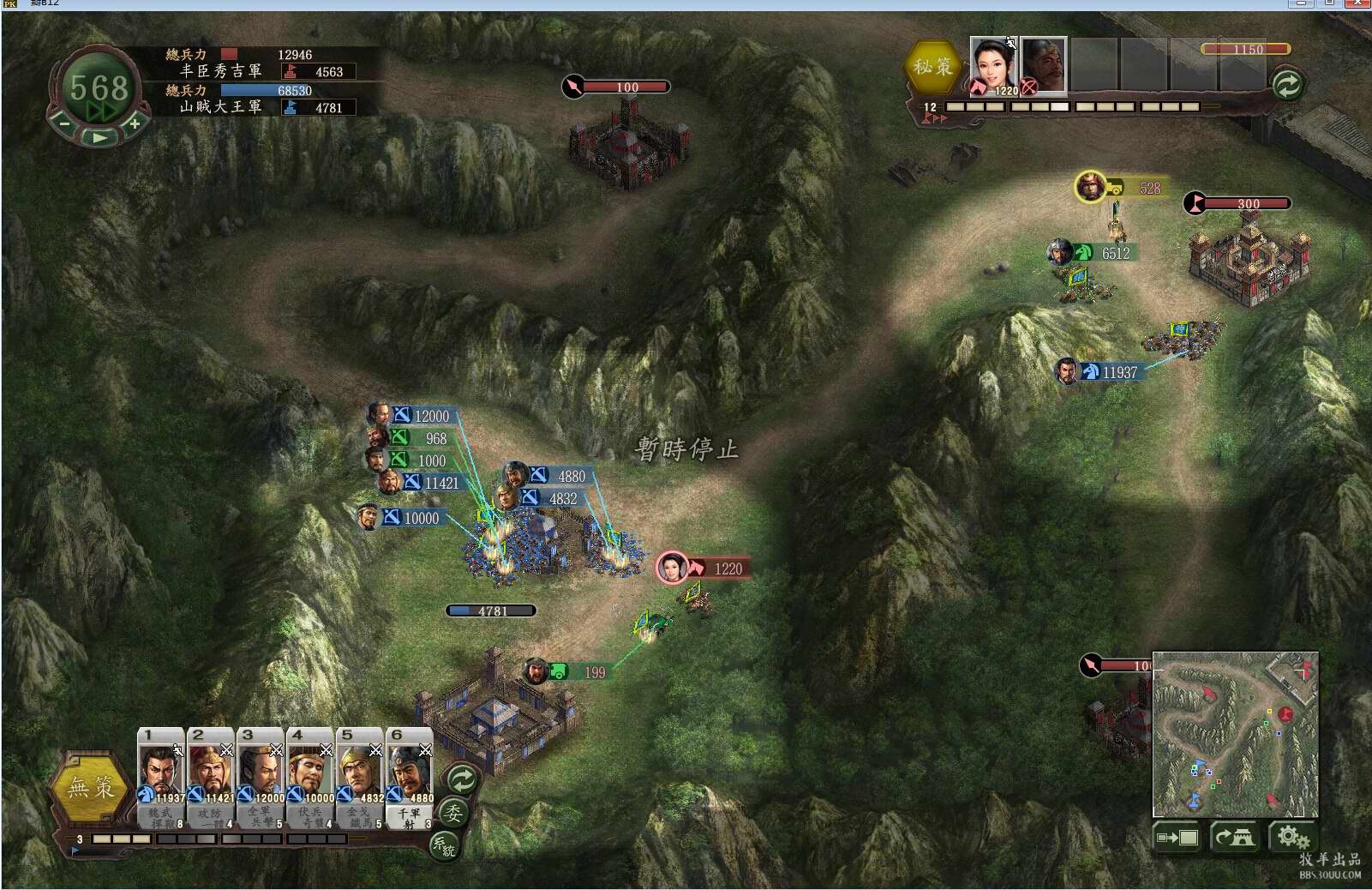This screenshot has height=890, width=1372.
Task: Click the 委 delegate button
Action: [453, 813]
